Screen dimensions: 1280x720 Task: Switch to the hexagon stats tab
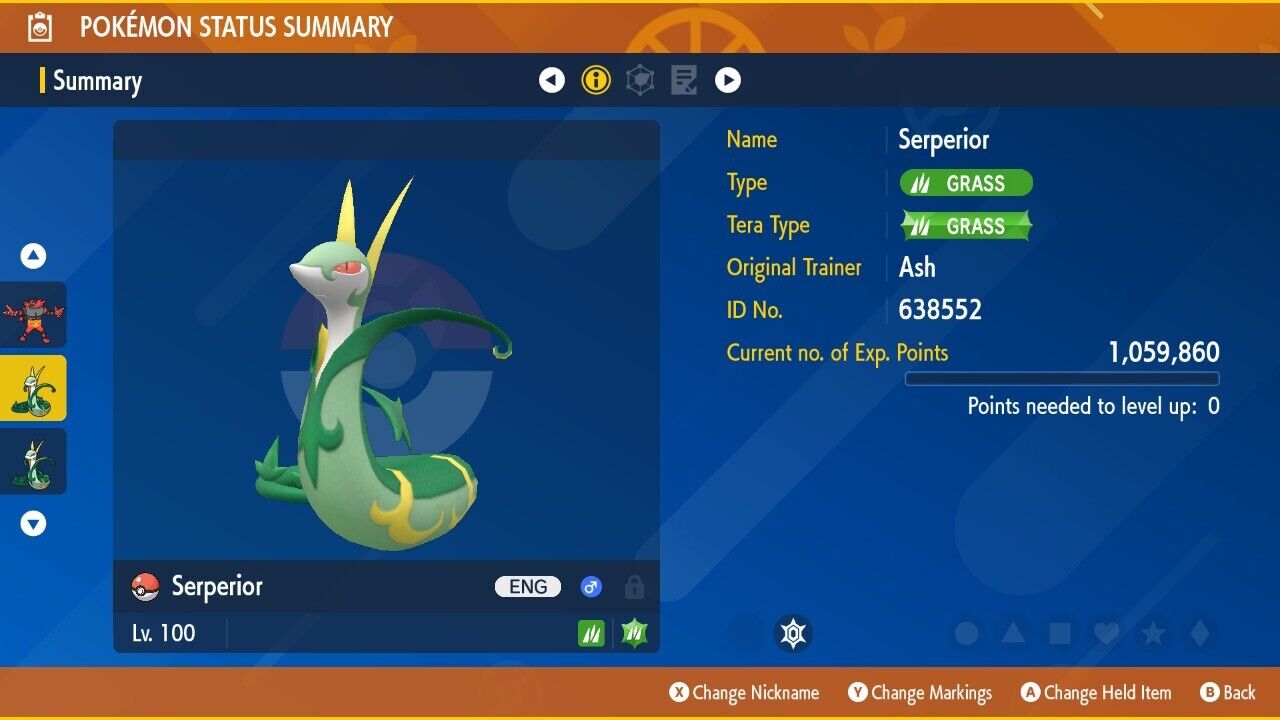(640, 80)
